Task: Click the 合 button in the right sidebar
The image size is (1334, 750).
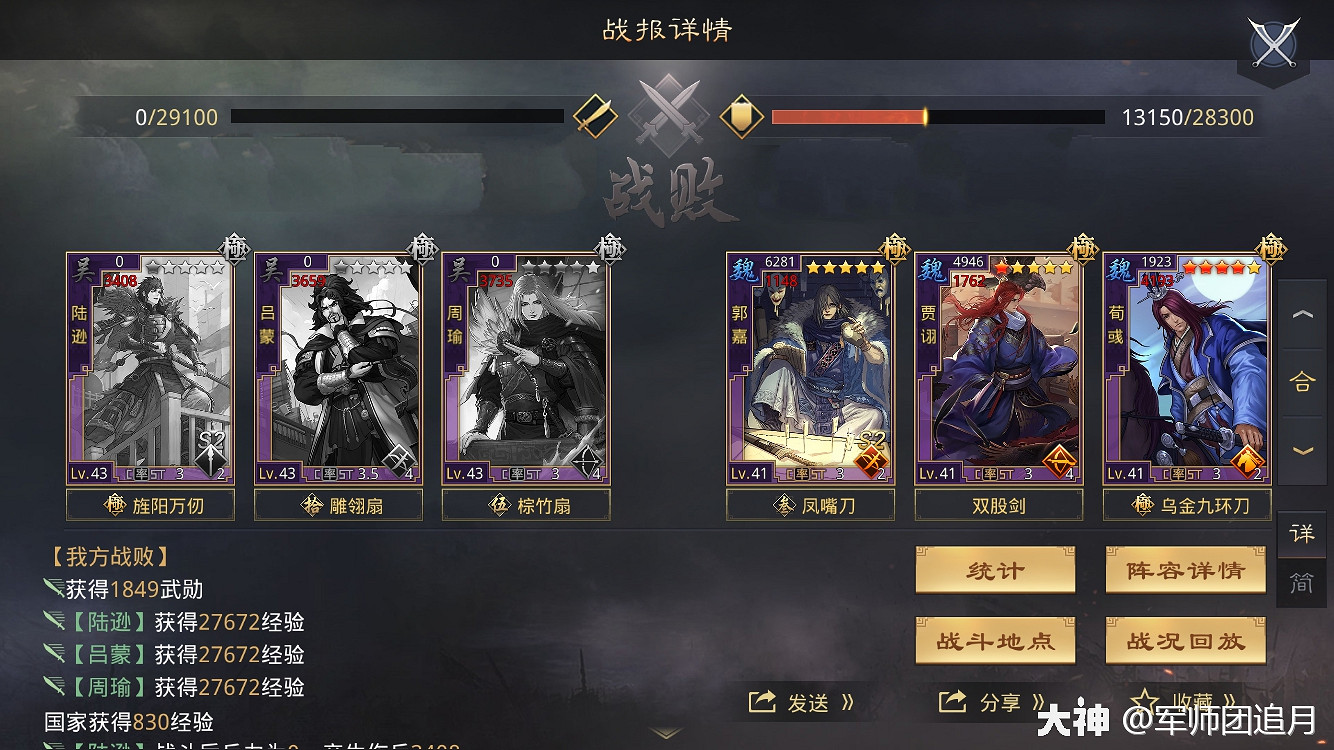Action: point(1303,382)
